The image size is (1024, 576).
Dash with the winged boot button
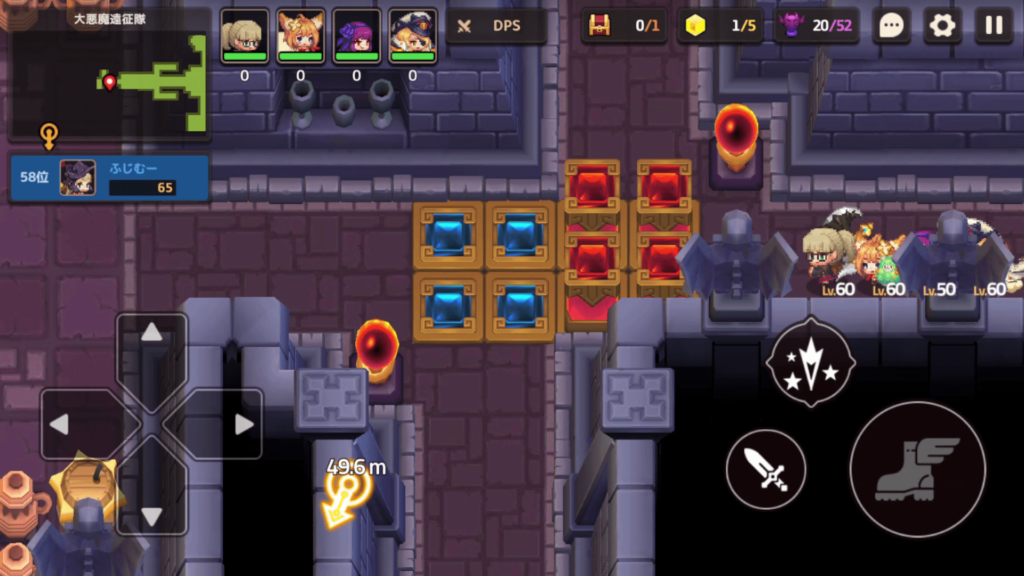tap(917, 468)
